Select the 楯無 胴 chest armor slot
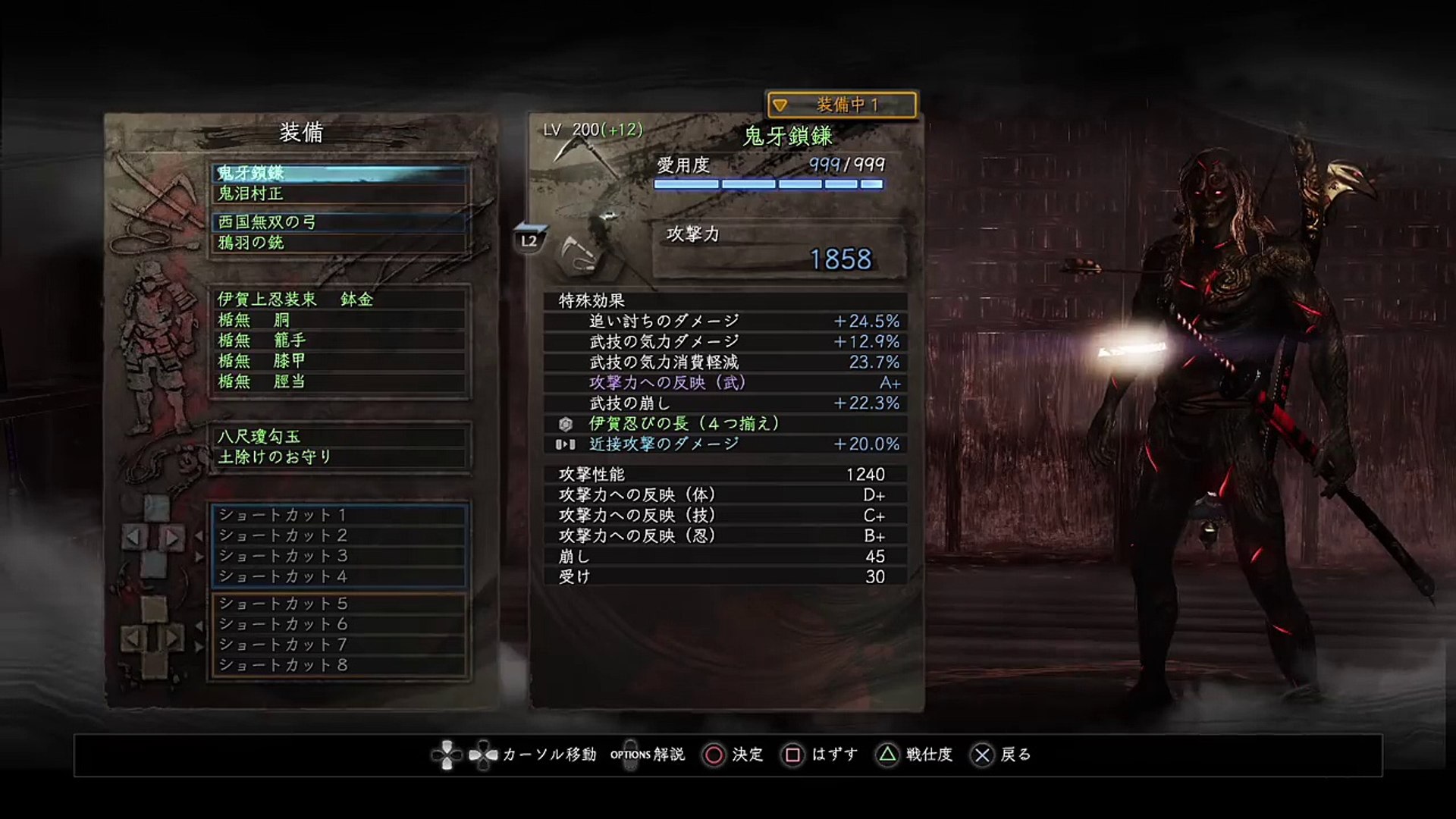The width and height of the screenshot is (1456, 819). coord(339,320)
